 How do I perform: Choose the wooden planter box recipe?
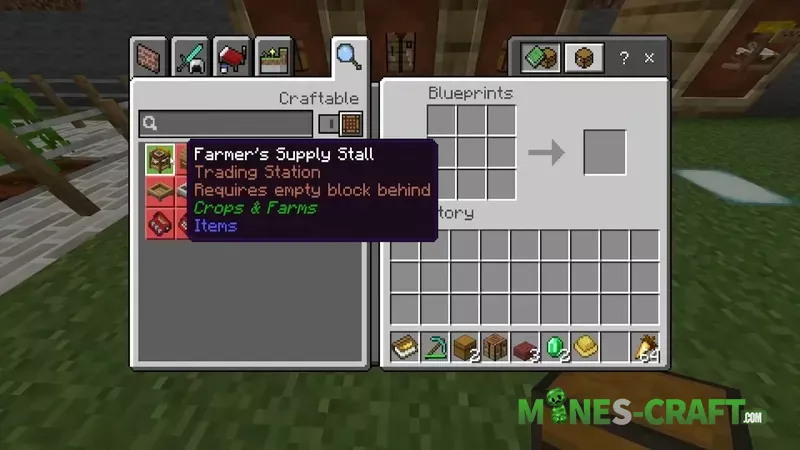pos(160,191)
